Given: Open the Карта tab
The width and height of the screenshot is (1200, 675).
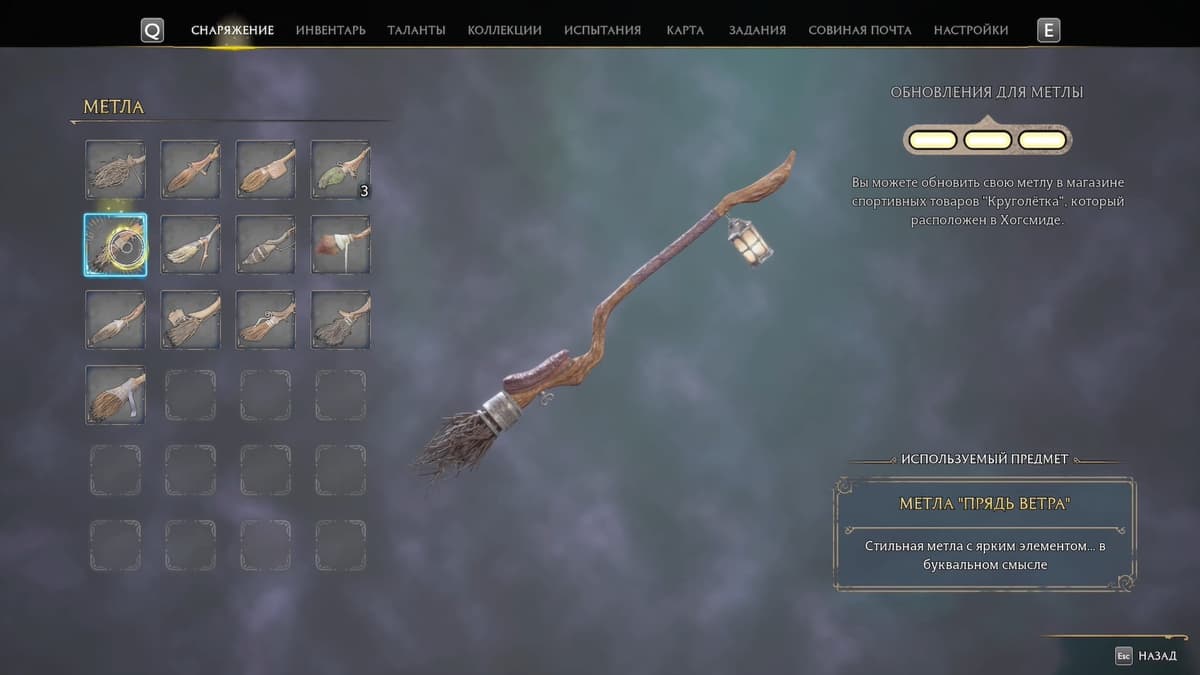Looking at the screenshot, I should pyautogui.click(x=683, y=30).
